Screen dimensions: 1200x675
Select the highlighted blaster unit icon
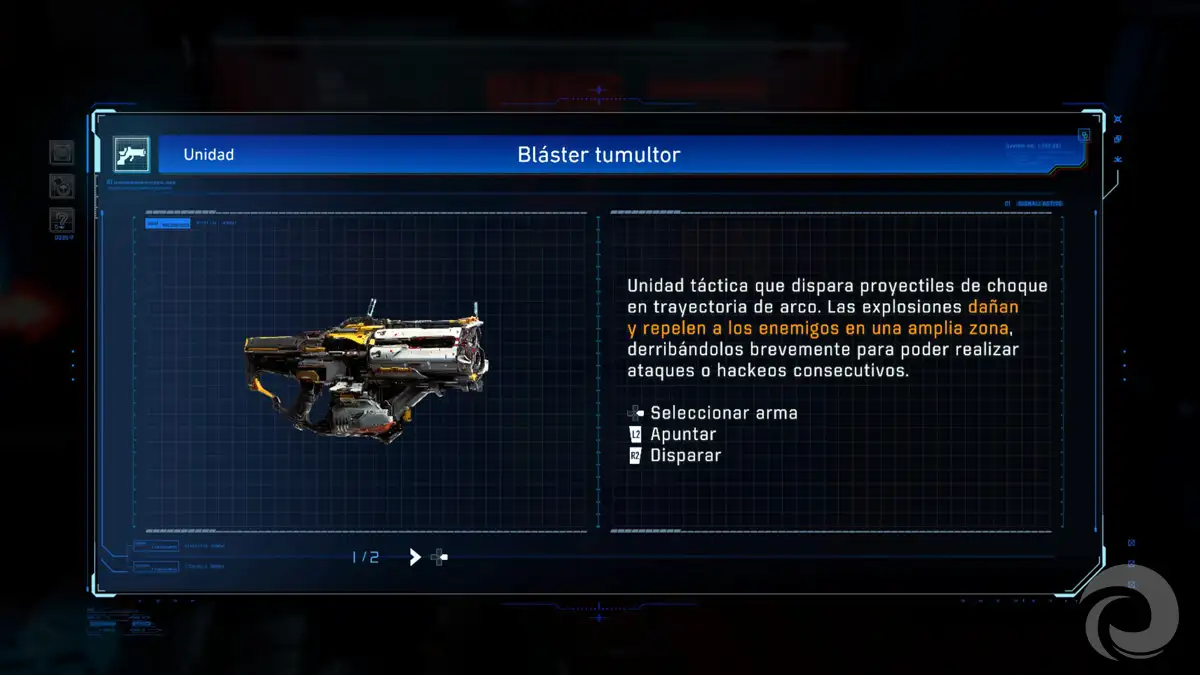click(x=131, y=154)
